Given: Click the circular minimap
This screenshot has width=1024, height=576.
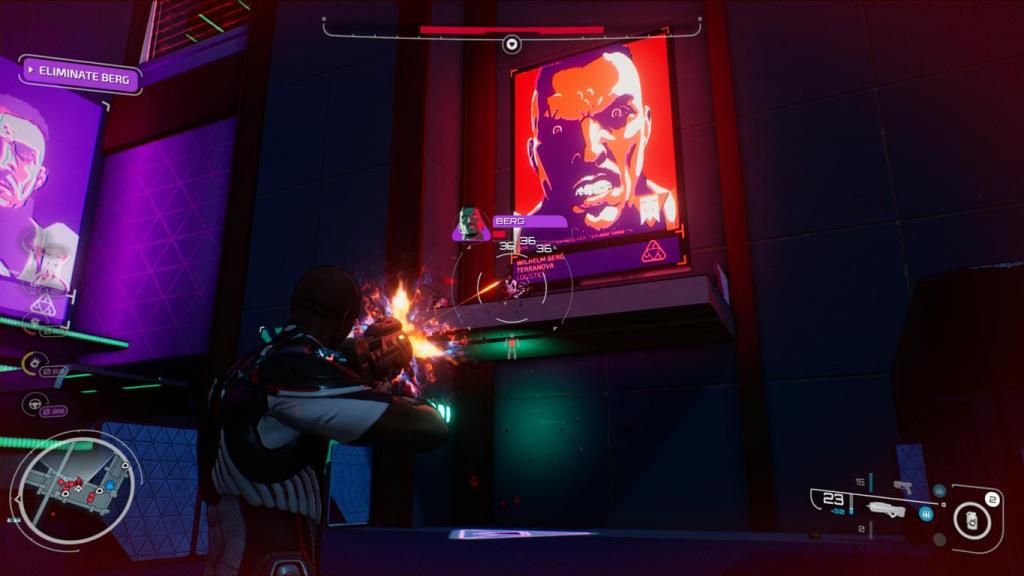Looking at the screenshot, I should tap(75, 490).
